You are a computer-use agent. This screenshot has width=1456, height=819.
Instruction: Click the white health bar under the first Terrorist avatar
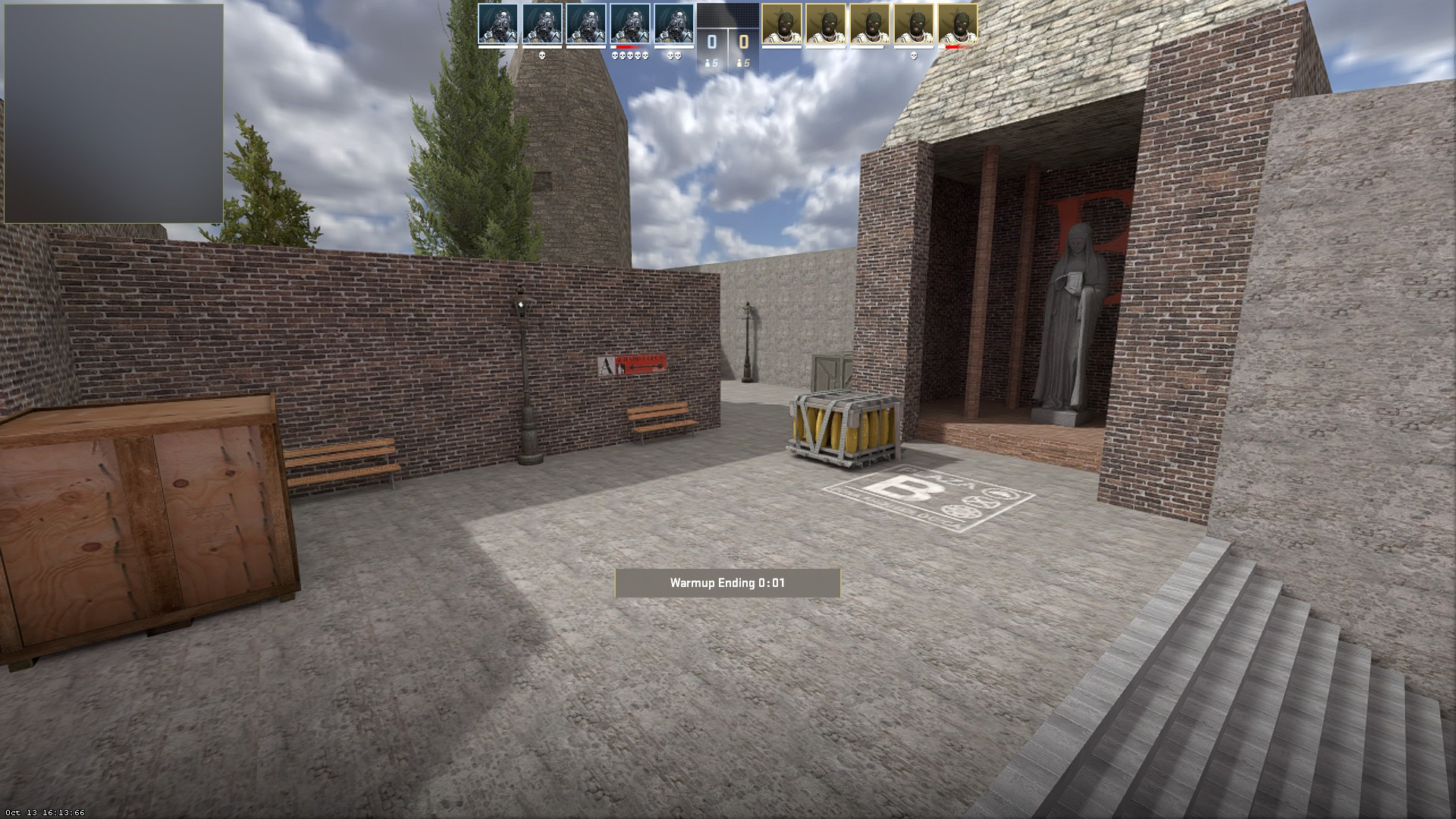(x=780, y=47)
